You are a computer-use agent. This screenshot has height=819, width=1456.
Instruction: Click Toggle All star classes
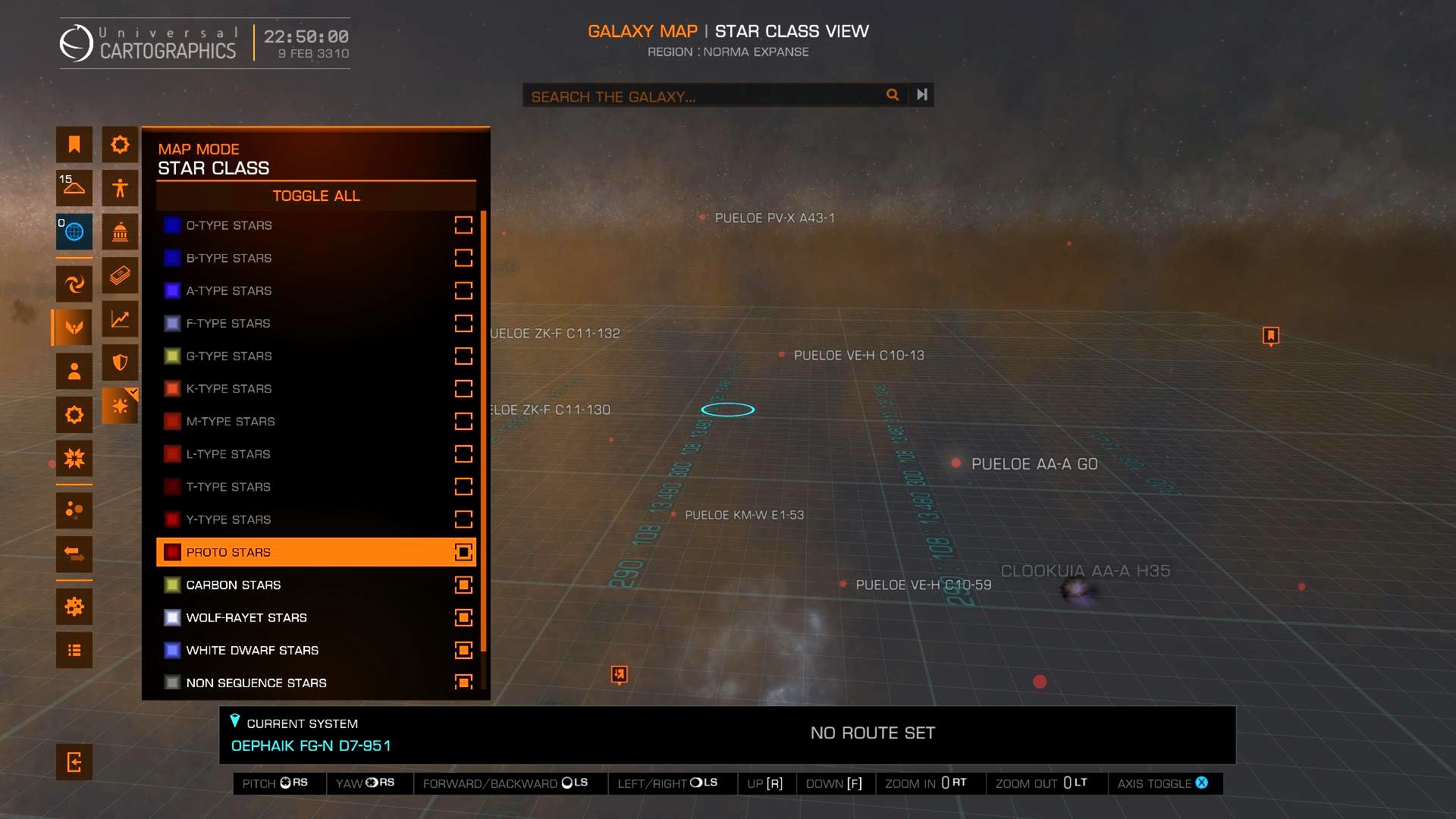click(315, 196)
